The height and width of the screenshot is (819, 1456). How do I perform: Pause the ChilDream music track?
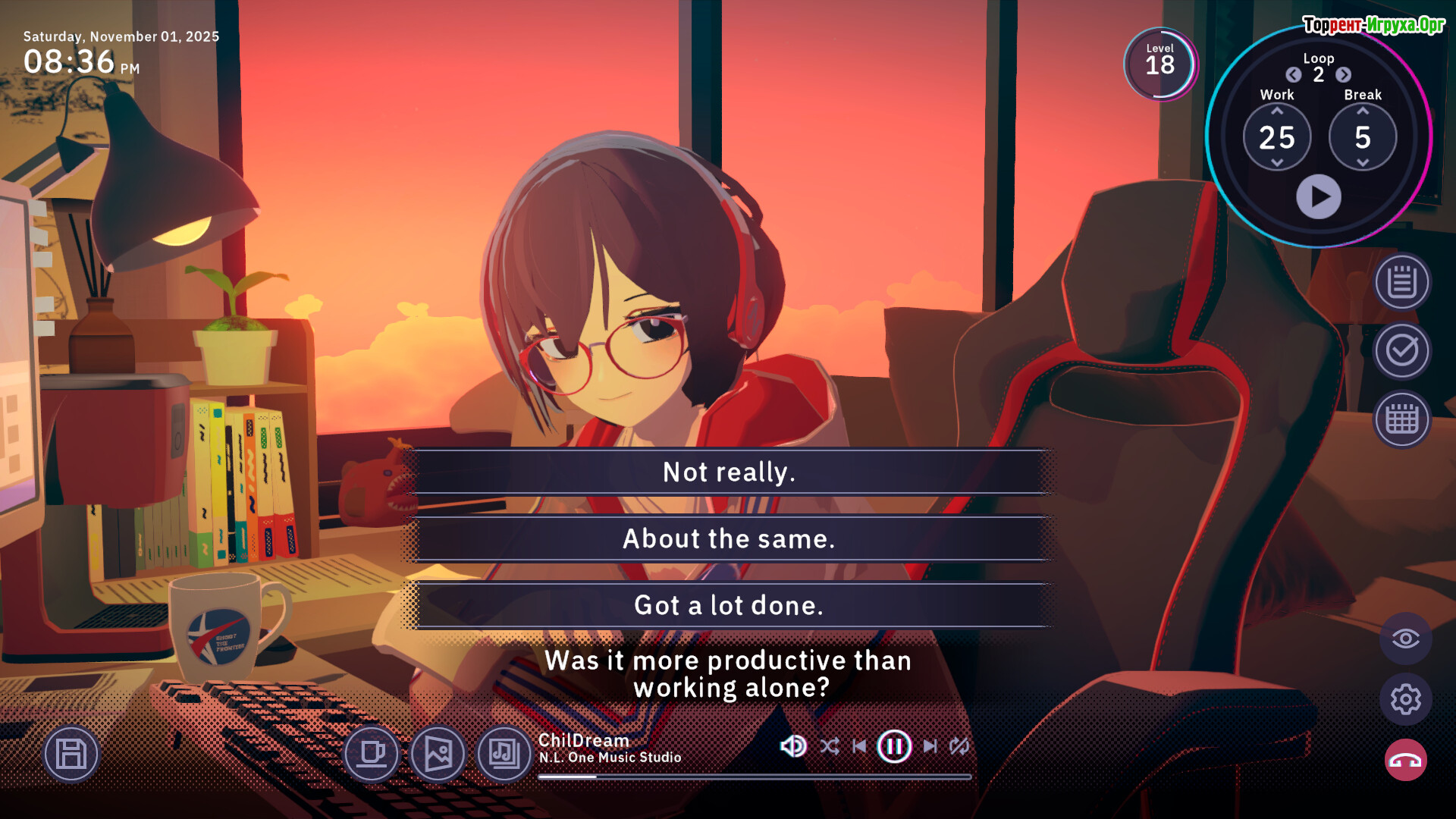point(894,747)
